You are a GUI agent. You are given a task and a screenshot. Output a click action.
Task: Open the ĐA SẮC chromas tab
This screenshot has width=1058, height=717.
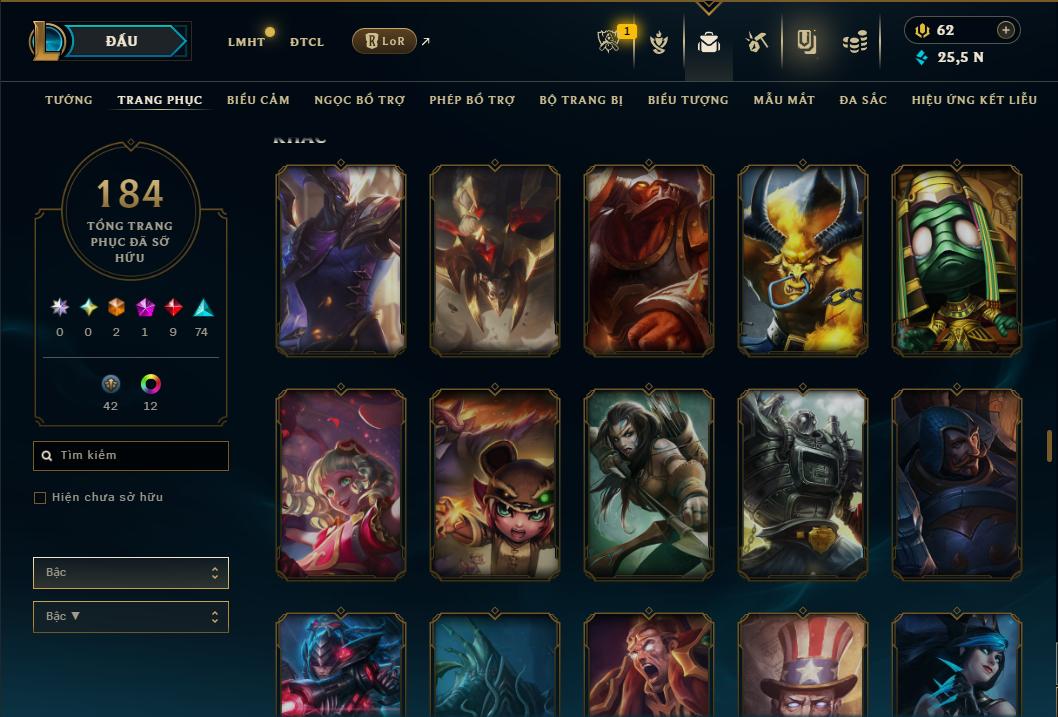863,100
